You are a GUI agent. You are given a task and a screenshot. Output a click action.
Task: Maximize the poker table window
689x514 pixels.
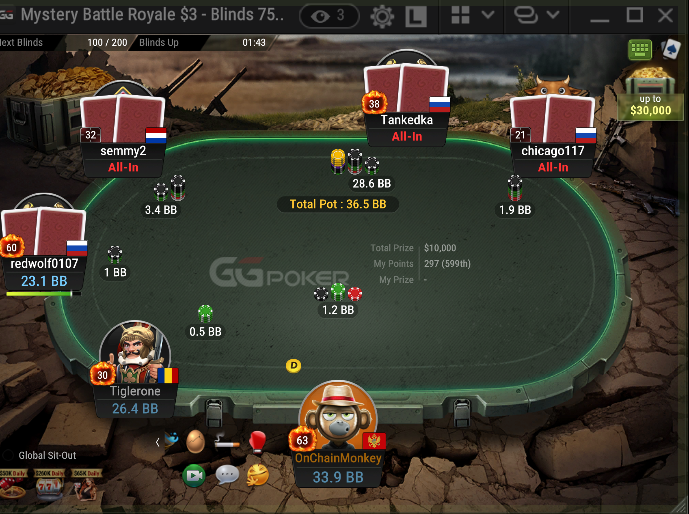pyautogui.click(x=634, y=16)
